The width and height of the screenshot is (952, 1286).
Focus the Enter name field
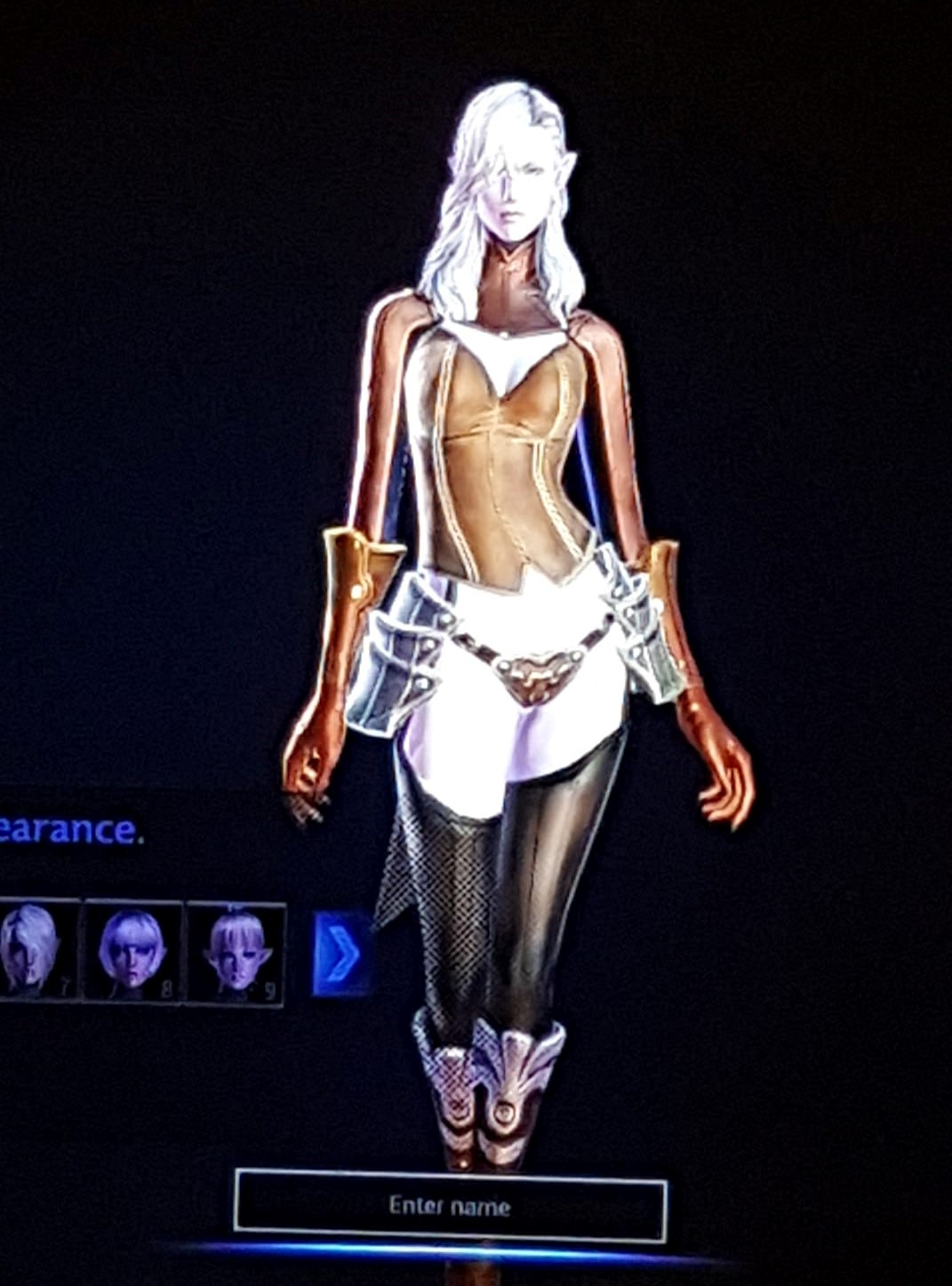450,1206
